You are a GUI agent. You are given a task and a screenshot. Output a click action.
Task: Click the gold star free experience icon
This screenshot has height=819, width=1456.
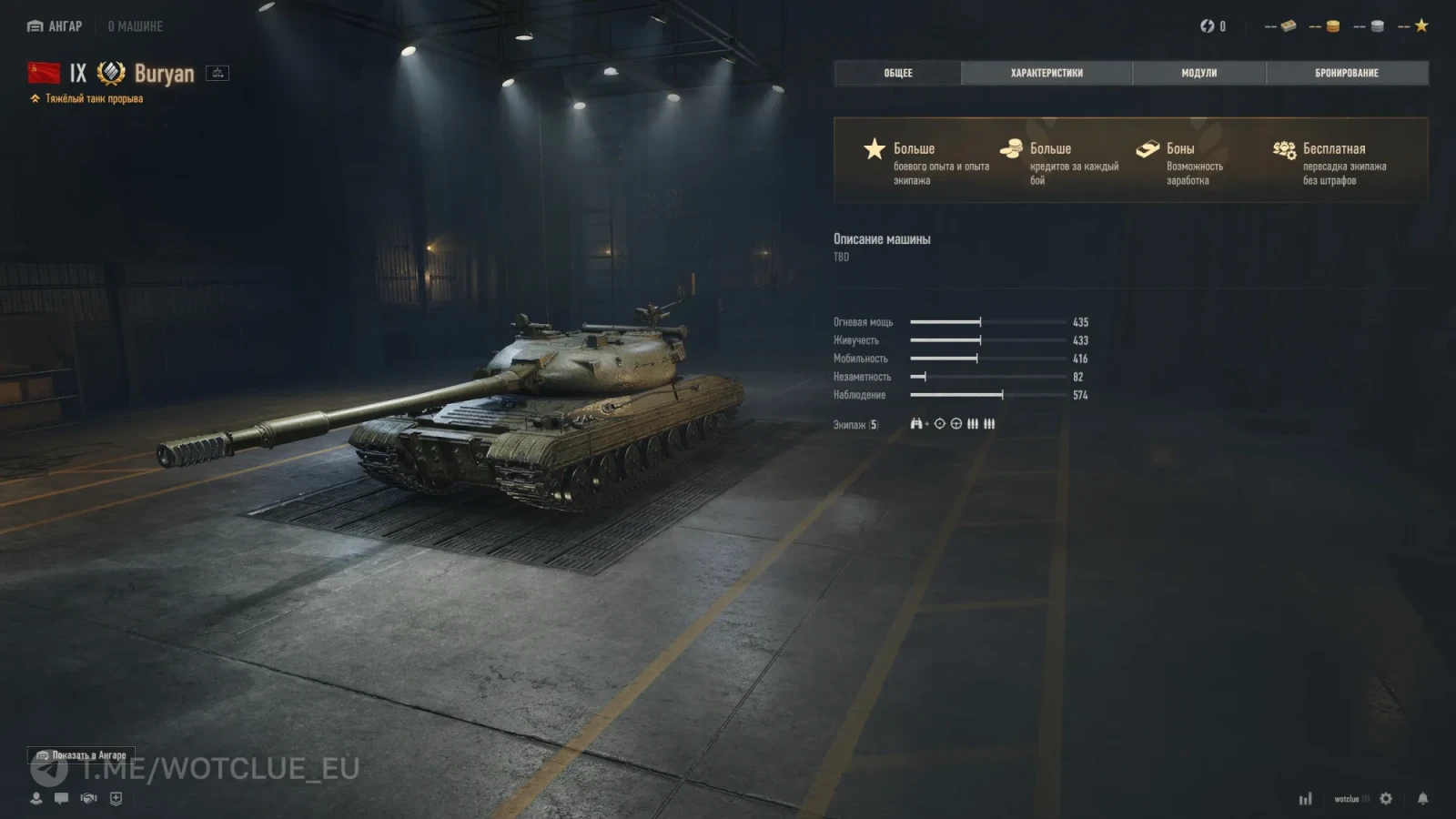(1421, 25)
